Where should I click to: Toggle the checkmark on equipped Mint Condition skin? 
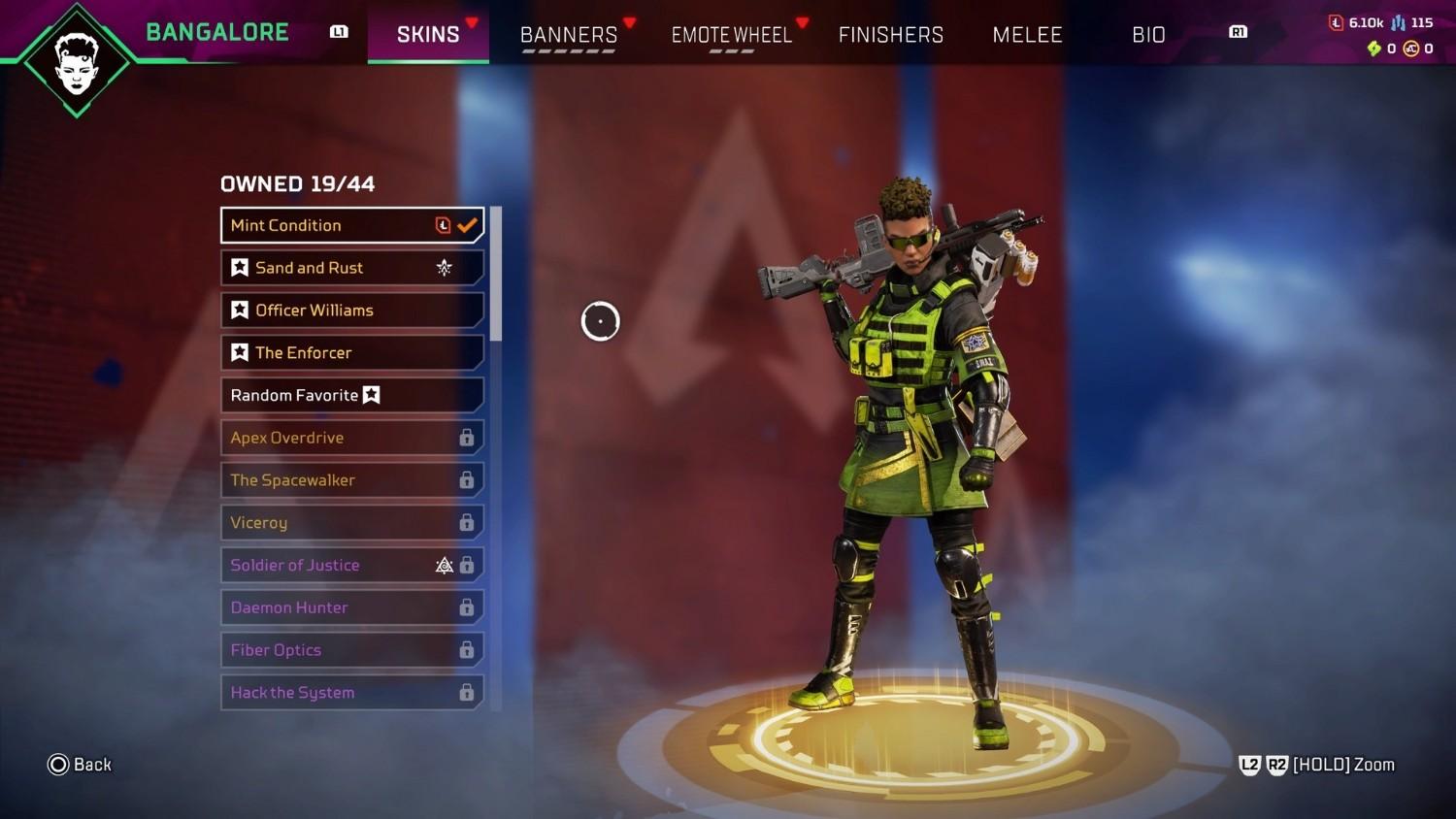pos(466,224)
